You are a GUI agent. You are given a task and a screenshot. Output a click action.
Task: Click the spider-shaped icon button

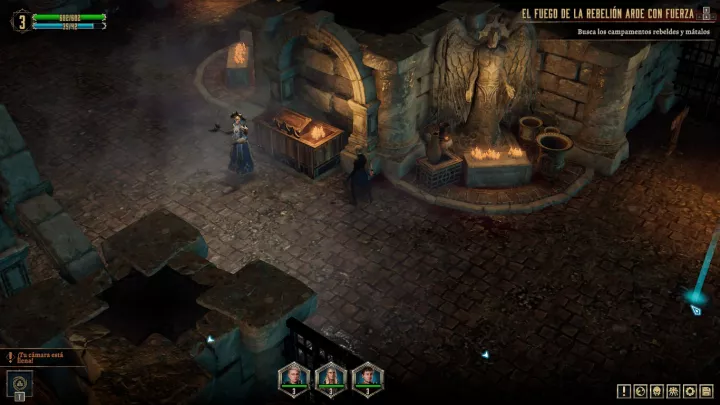(x=673, y=391)
